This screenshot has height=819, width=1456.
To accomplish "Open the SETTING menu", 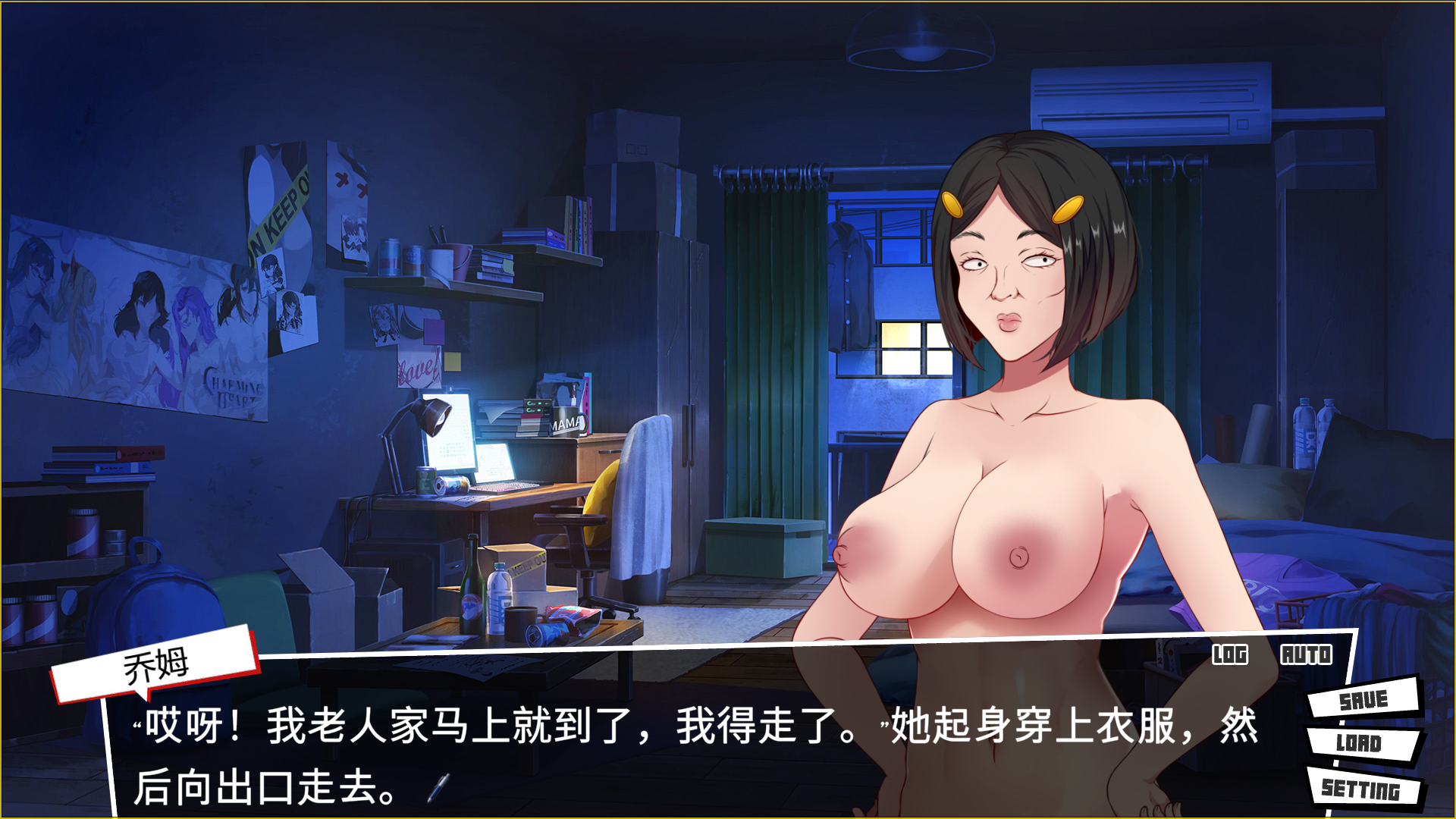I will tap(1361, 789).
